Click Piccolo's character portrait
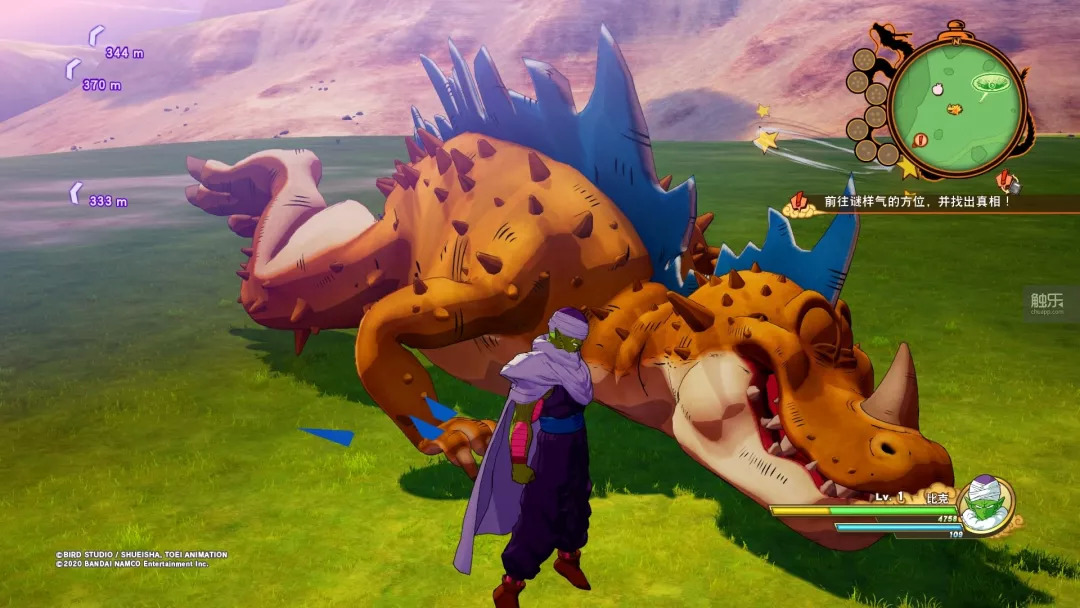Viewport: 1080px width, 608px height. [984, 504]
